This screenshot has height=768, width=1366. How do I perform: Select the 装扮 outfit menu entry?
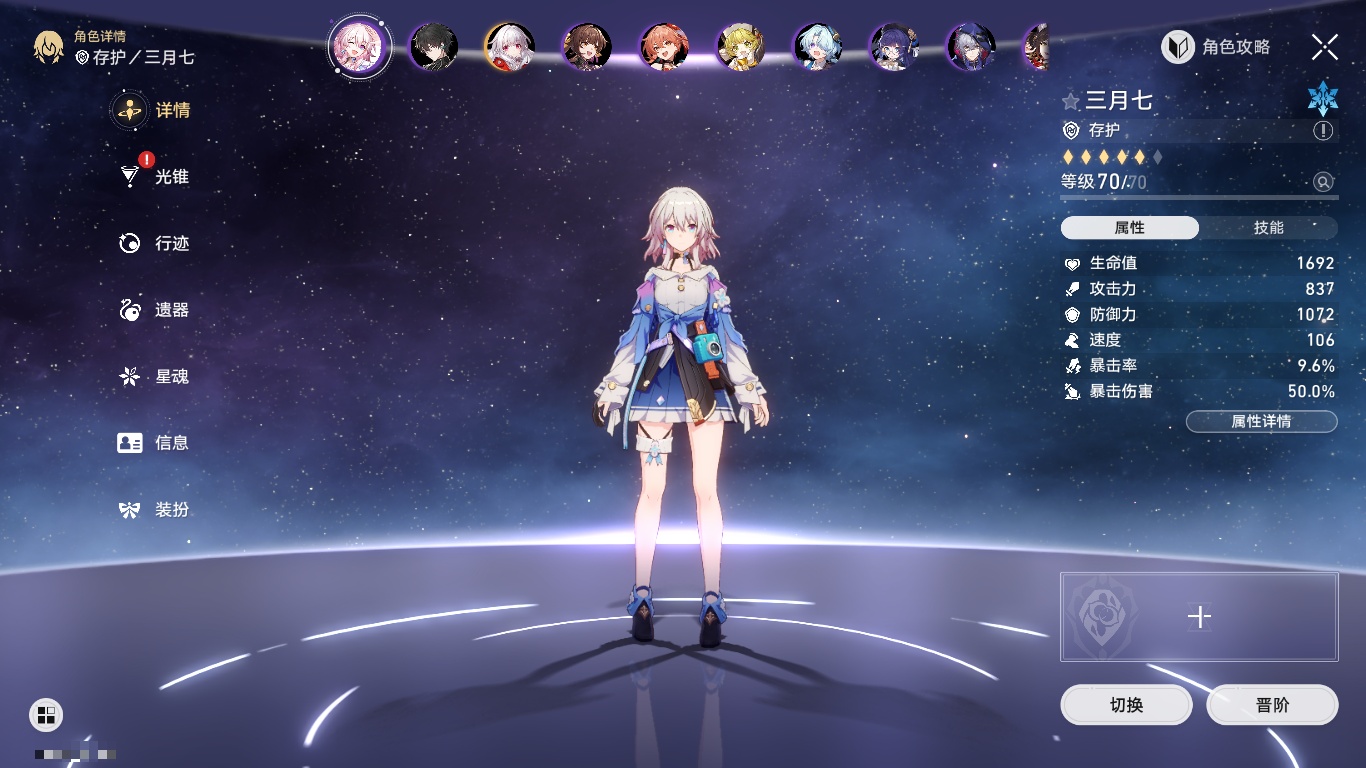155,510
